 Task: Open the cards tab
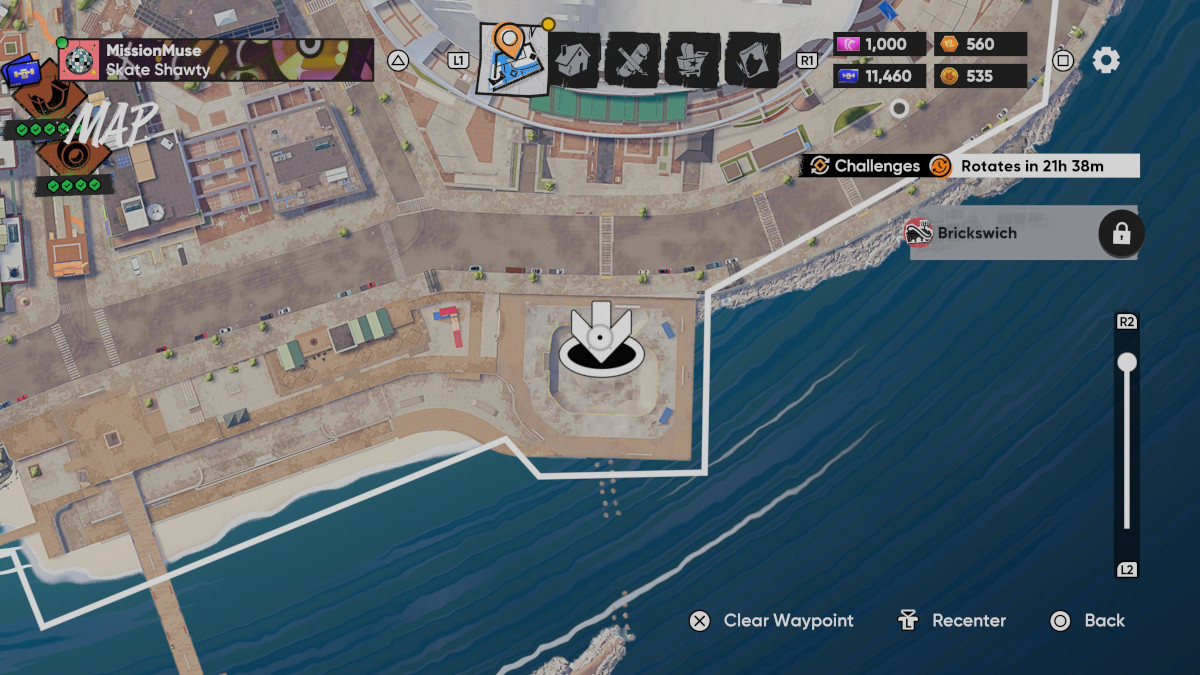752,60
